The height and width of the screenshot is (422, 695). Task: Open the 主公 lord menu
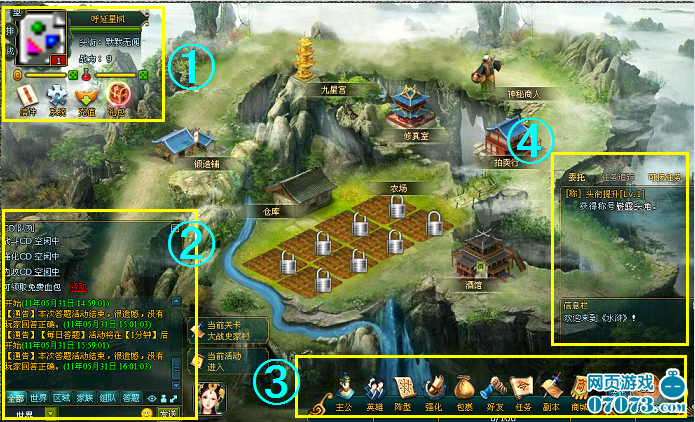tap(344, 390)
